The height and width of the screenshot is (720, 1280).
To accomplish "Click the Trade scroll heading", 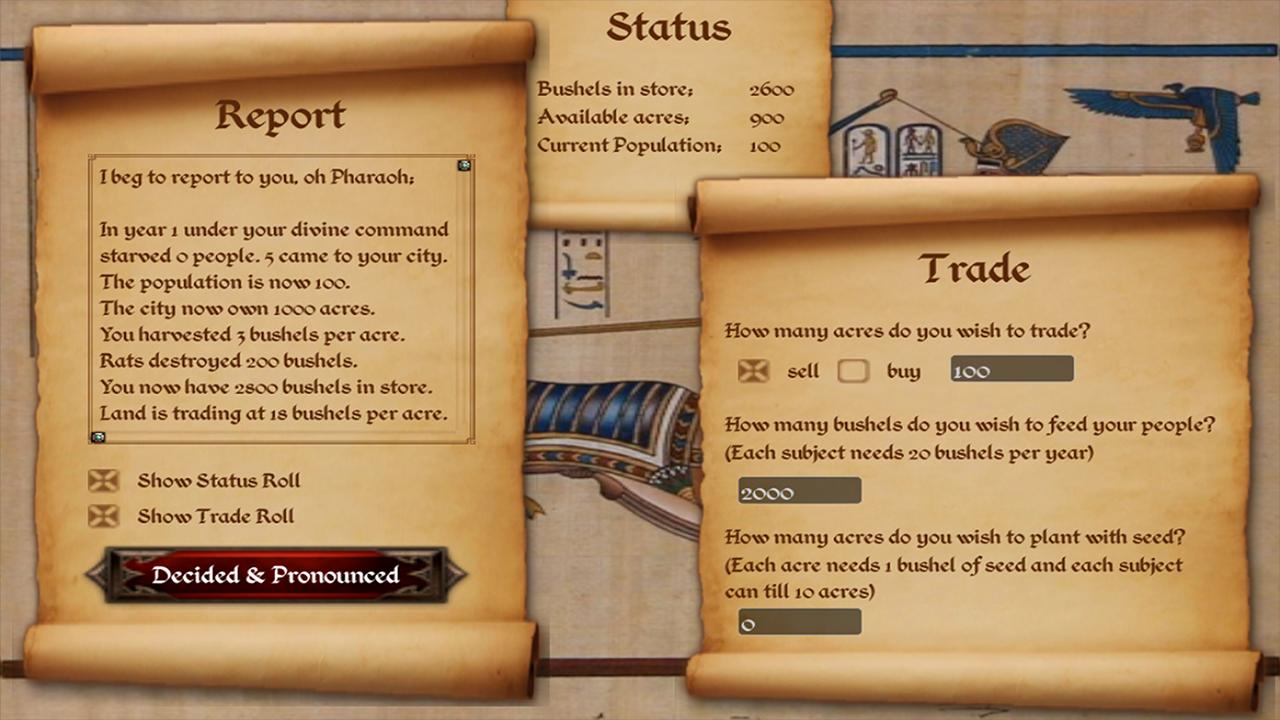I will pos(973,268).
